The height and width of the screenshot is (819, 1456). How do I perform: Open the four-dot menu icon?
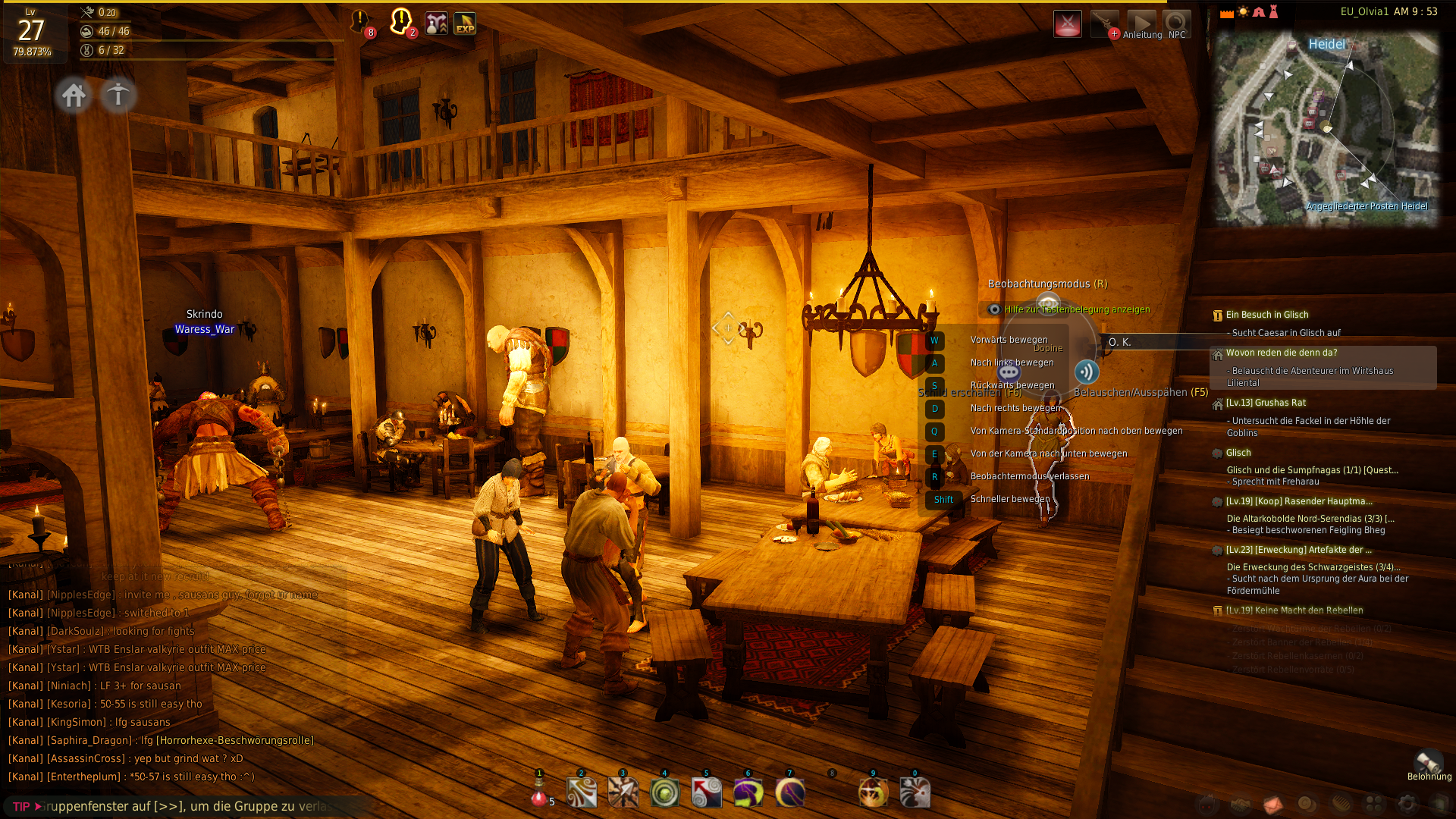(1374, 804)
